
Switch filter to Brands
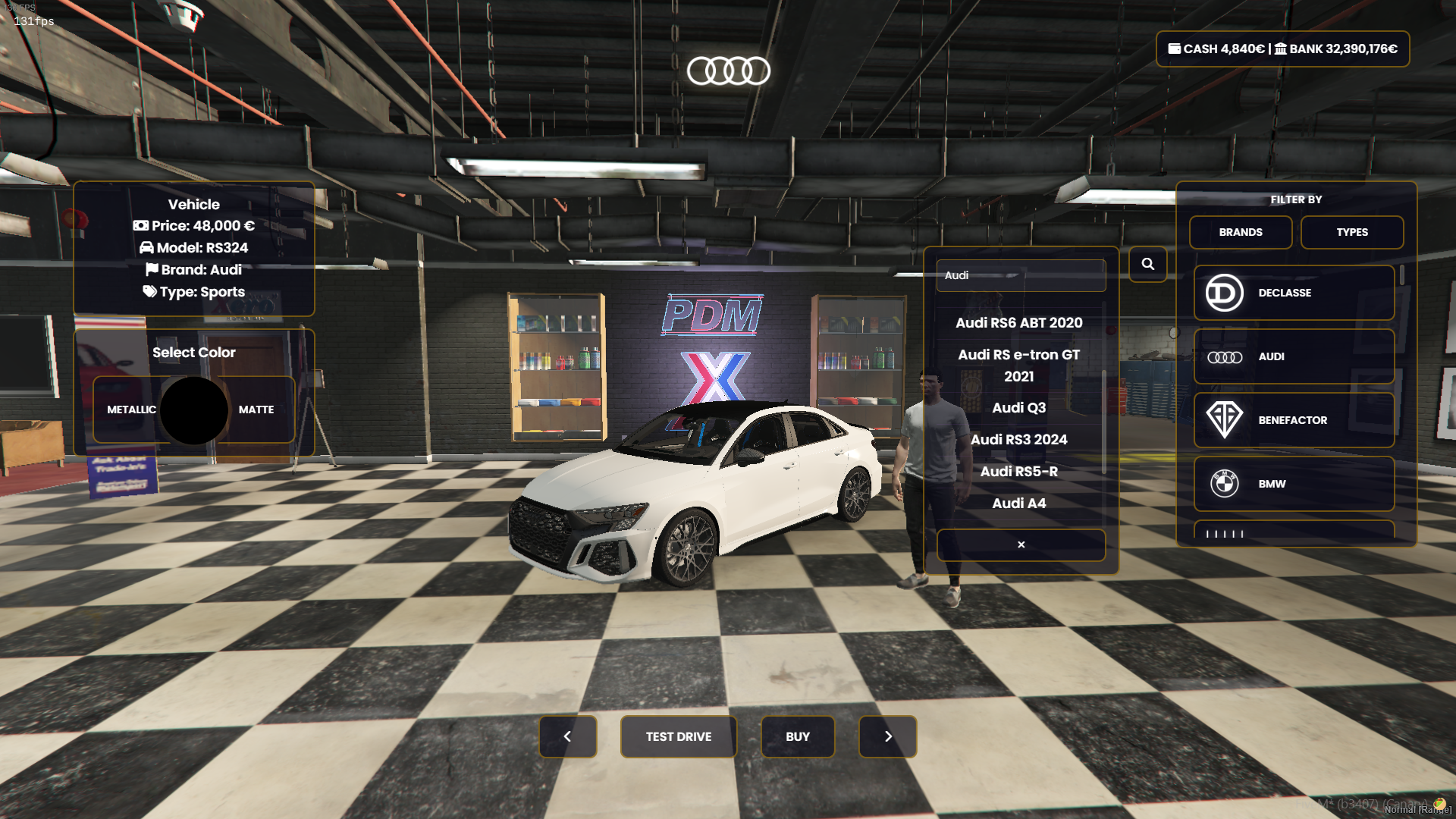tap(1240, 232)
